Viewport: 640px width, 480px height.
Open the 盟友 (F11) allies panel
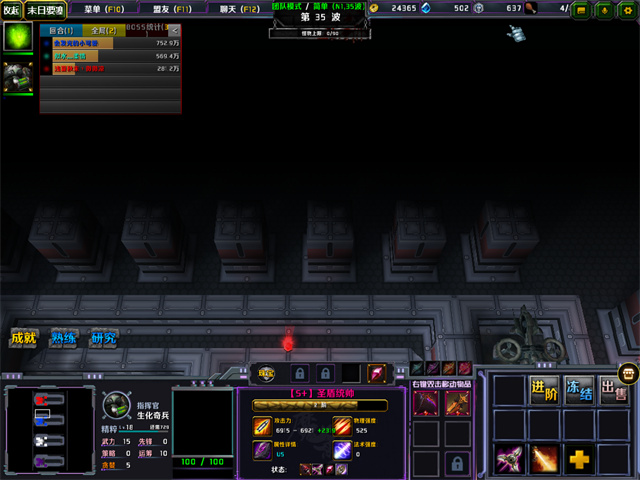click(168, 9)
